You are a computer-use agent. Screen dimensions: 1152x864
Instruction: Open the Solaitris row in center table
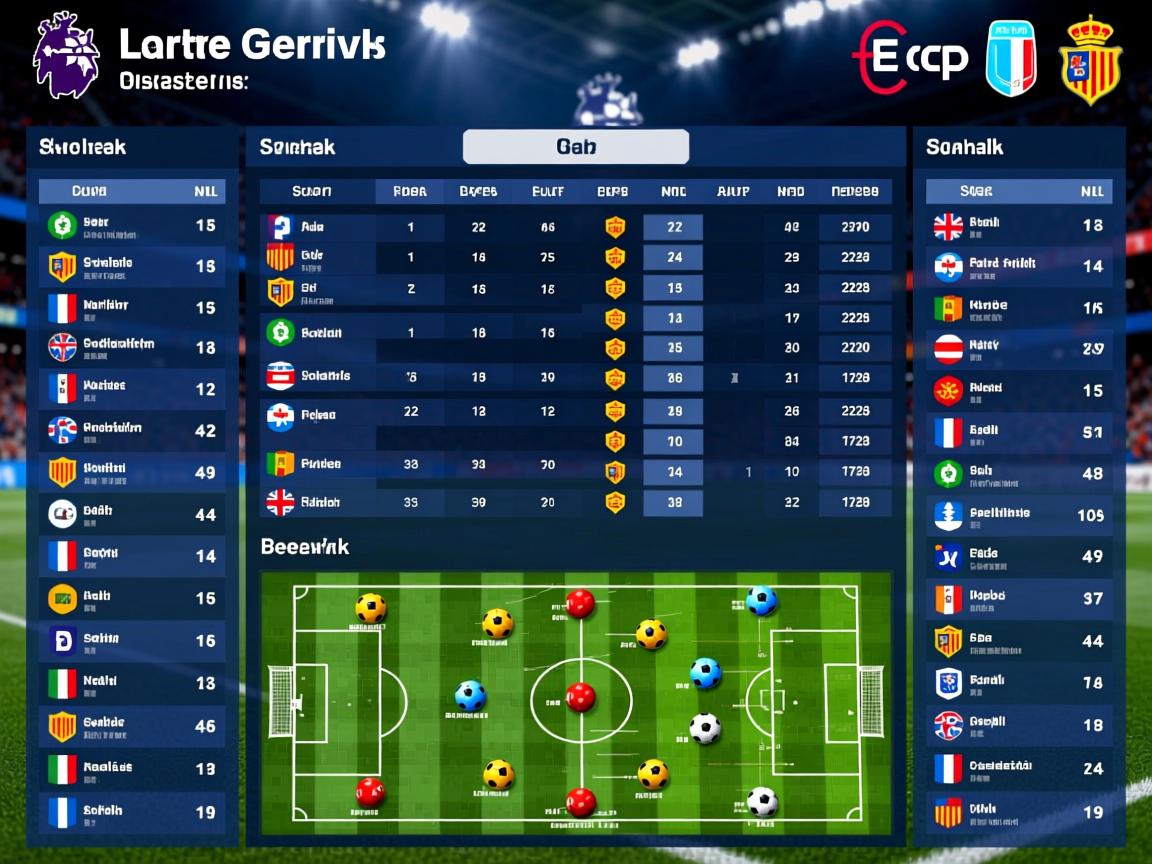[x=325, y=376]
